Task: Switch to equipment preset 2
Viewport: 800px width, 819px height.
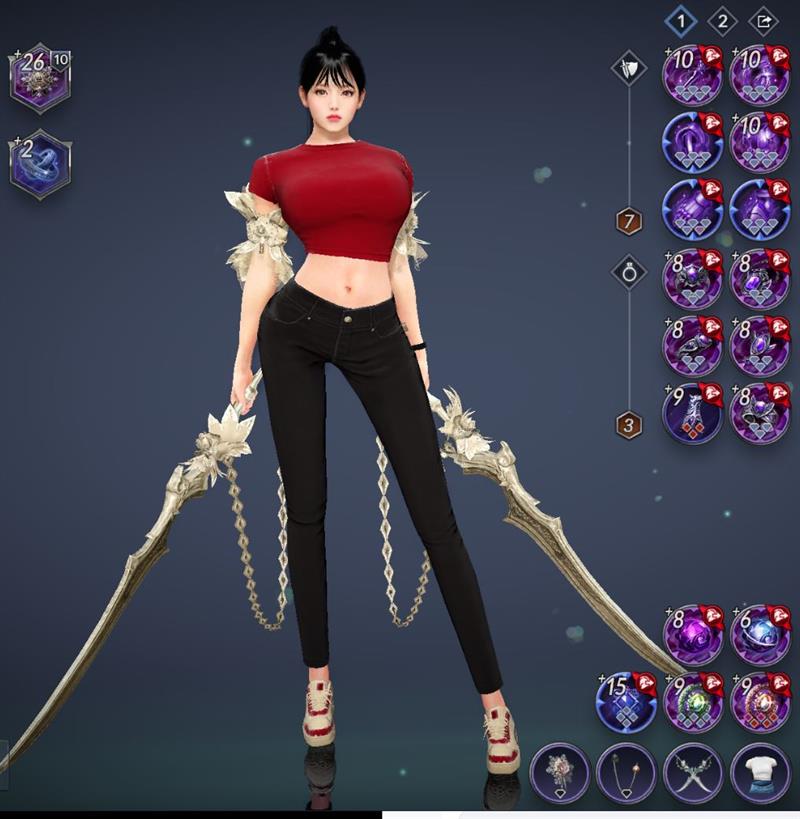Action: pos(721,19)
